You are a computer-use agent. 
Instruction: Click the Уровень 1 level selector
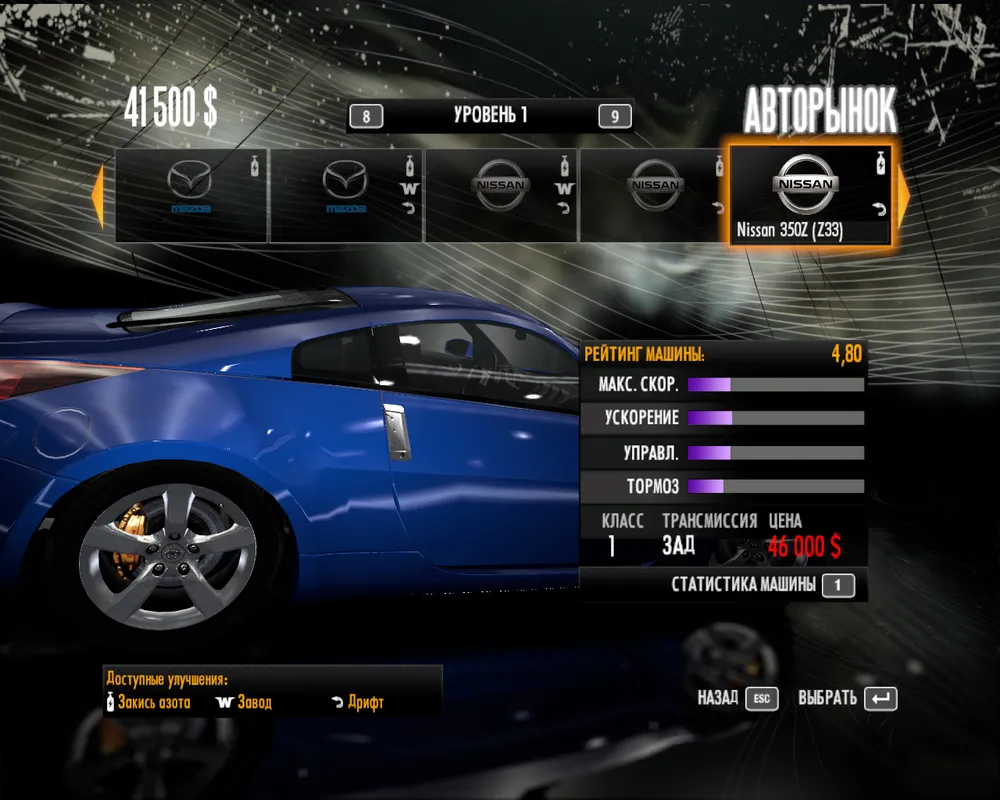point(490,116)
